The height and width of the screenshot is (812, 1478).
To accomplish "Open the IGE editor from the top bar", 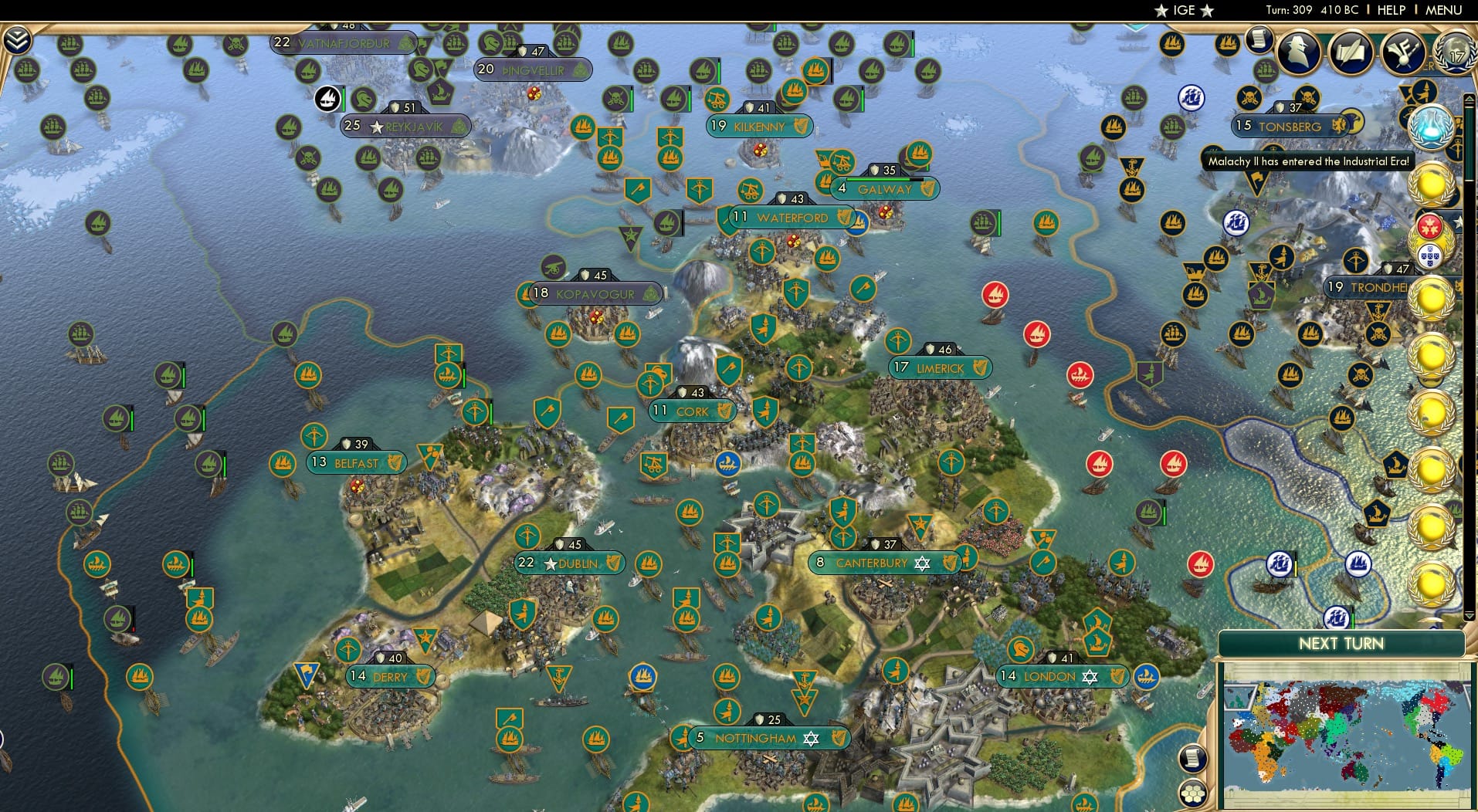I will [1185, 10].
